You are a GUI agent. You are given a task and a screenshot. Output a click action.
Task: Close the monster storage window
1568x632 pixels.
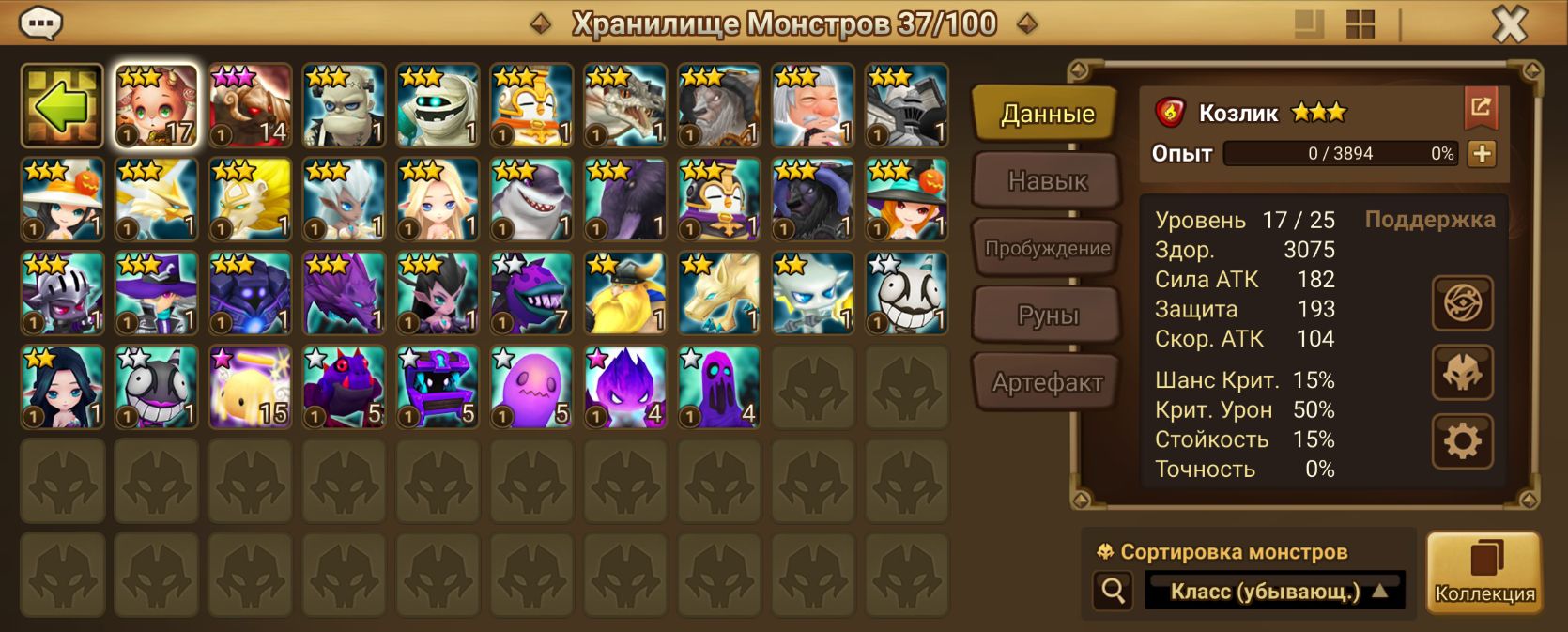pyautogui.click(x=1509, y=24)
